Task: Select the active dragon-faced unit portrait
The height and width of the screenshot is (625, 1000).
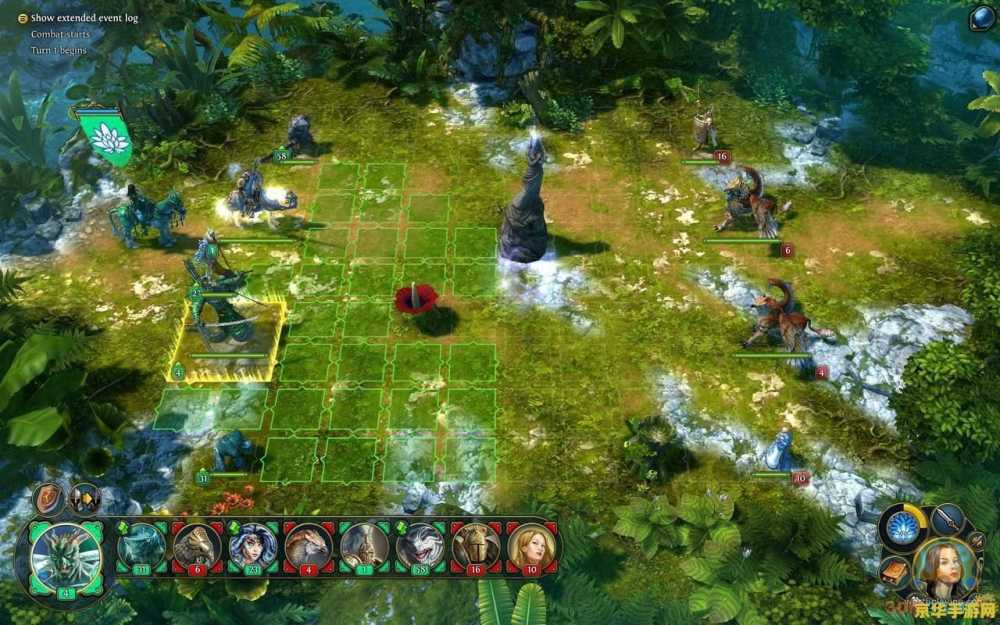Action: [66, 558]
